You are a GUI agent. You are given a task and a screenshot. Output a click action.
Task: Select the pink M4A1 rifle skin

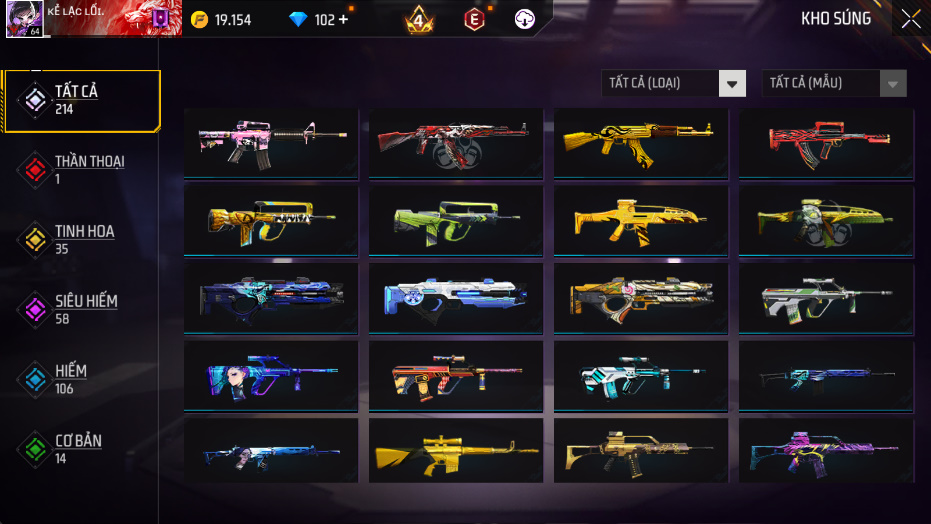[x=271, y=143]
